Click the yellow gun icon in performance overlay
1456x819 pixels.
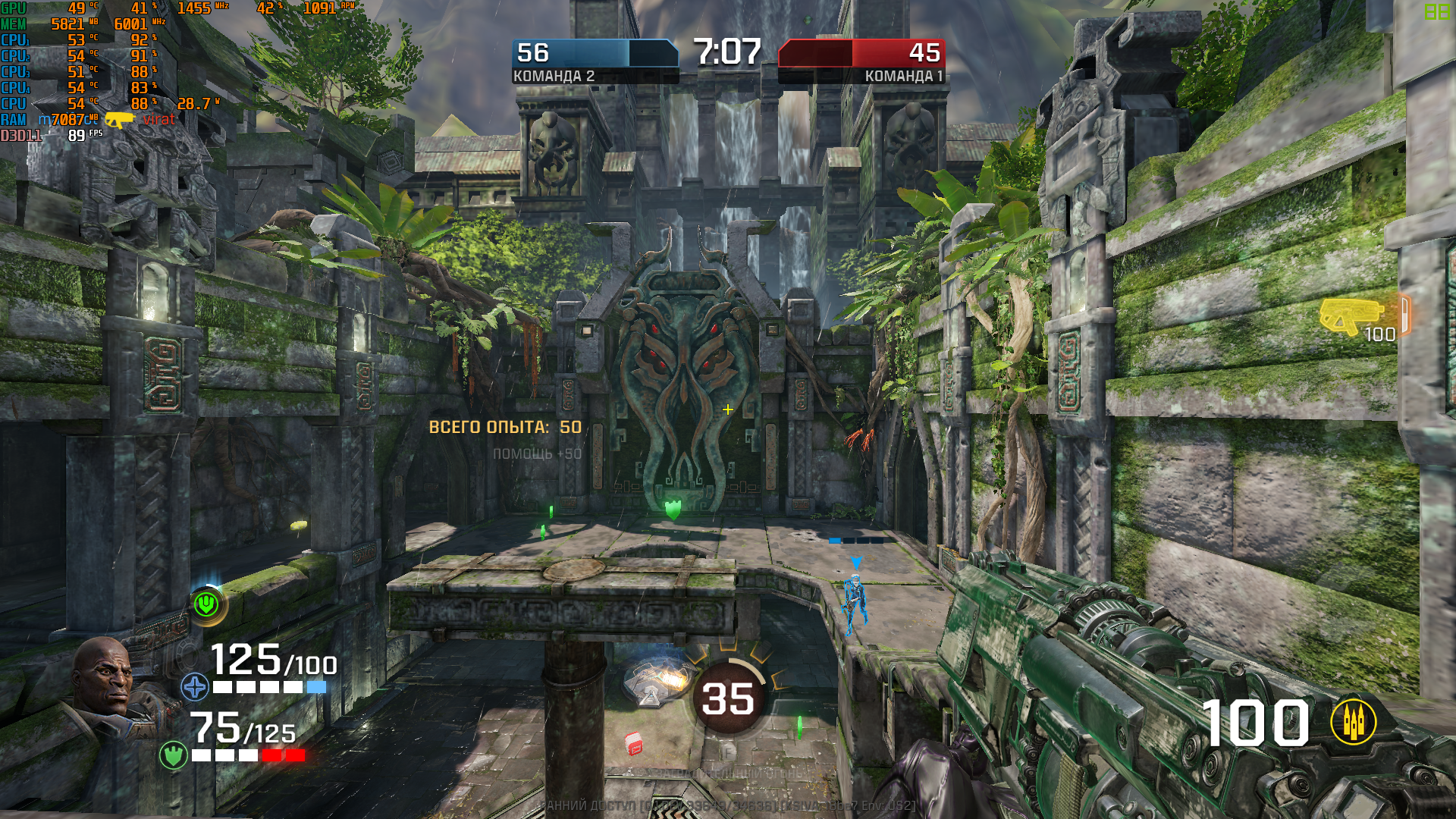click(119, 120)
